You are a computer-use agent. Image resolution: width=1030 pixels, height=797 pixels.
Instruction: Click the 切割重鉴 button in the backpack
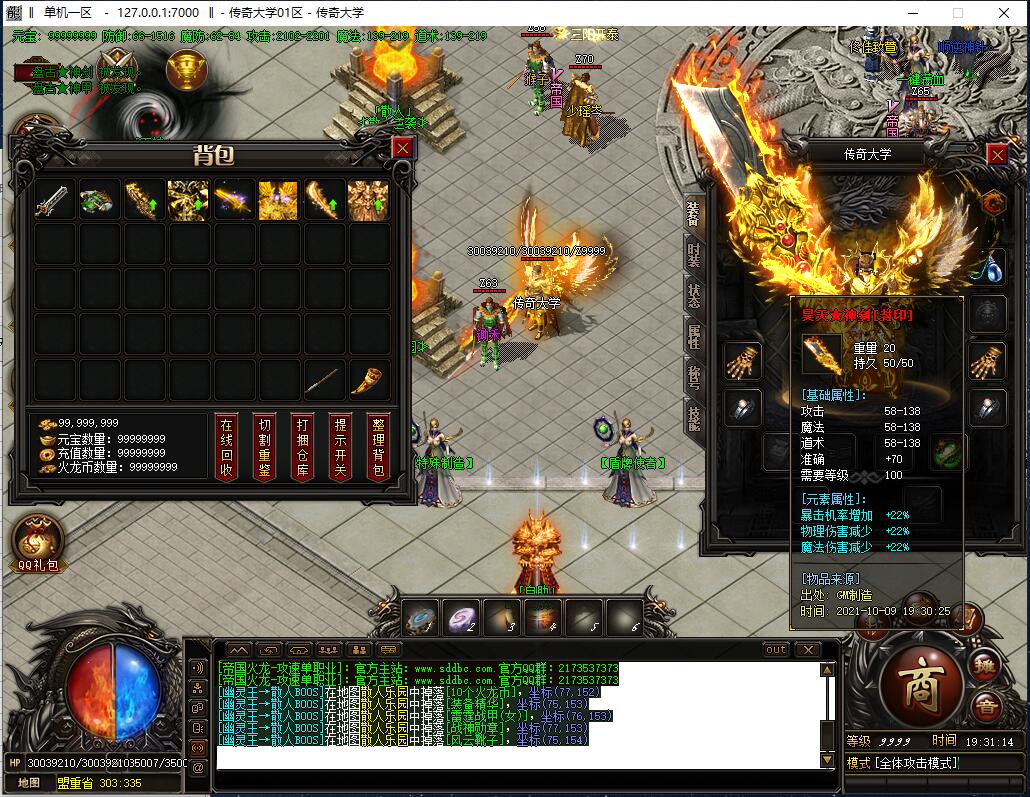click(264, 447)
